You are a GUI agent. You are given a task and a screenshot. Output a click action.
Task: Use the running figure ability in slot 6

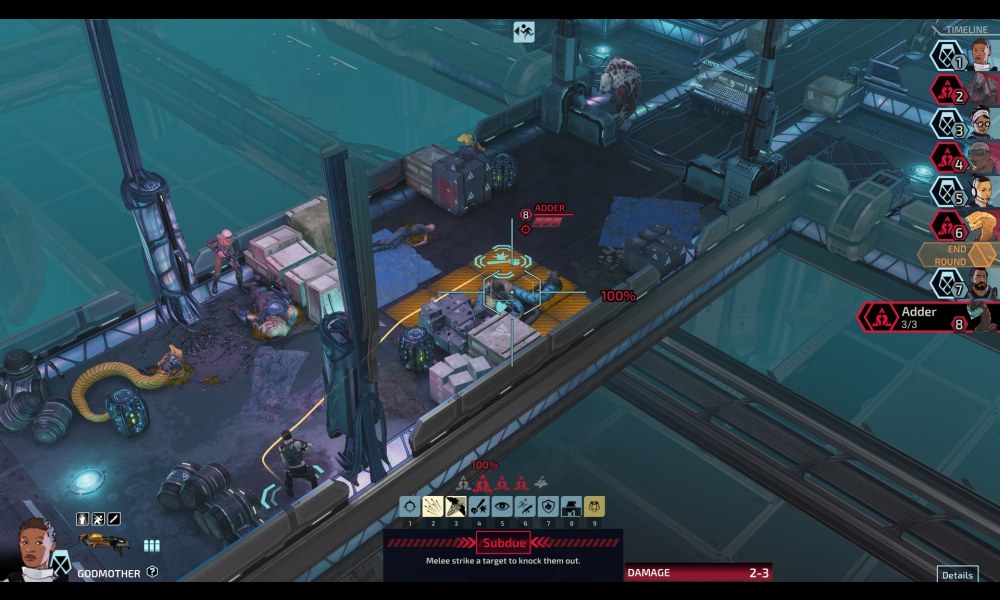[525, 507]
